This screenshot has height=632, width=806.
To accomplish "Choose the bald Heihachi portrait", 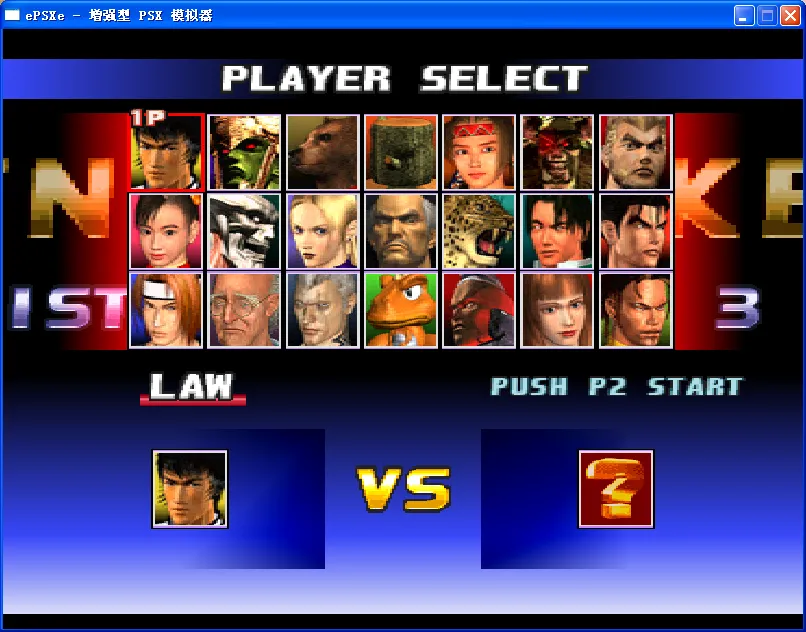I will 400,231.
